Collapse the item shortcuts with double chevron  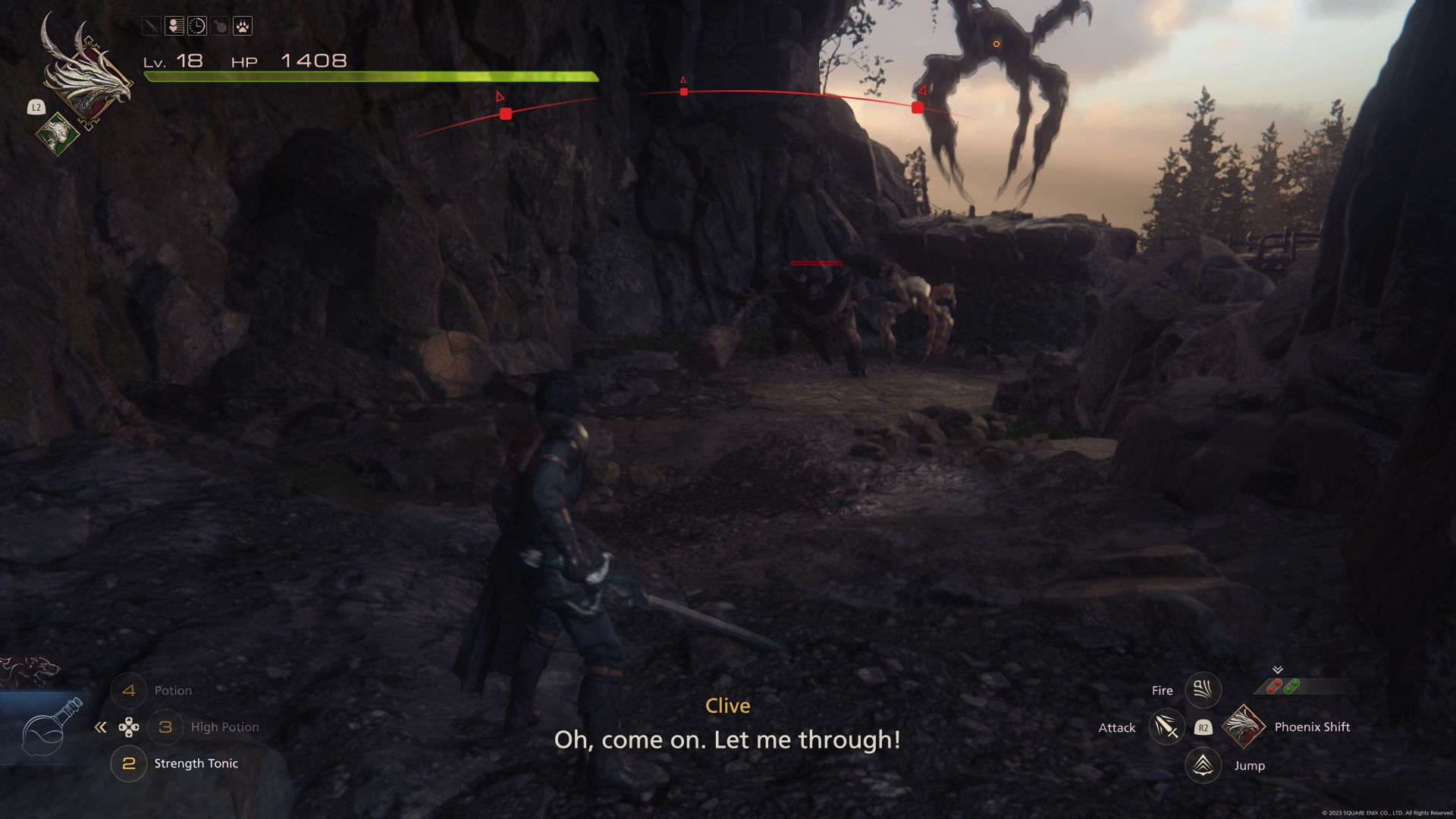[101, 726]
